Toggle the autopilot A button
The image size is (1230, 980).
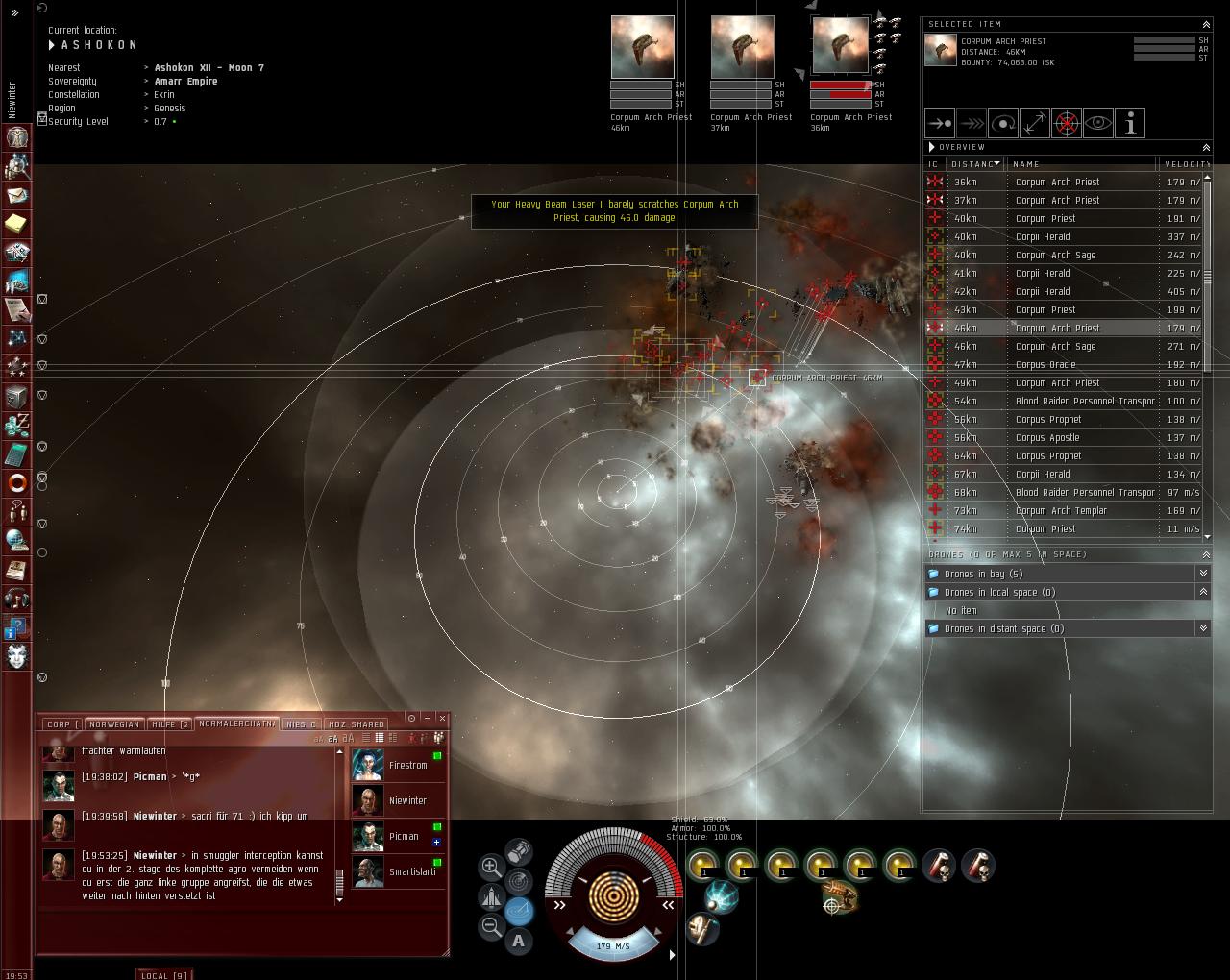[519, 941]
